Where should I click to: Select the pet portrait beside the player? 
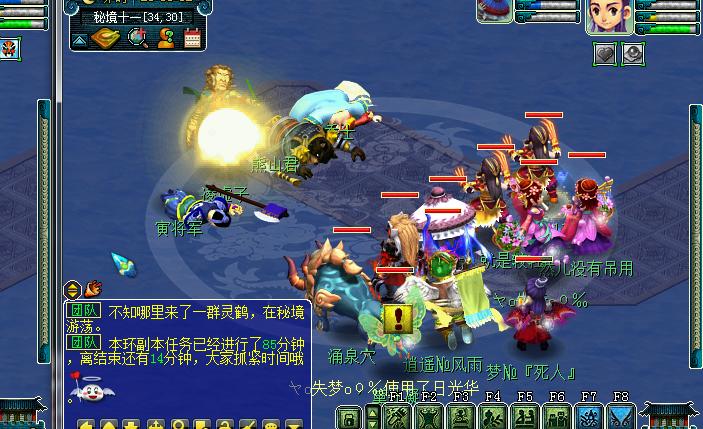pyautogui.click(x=493, y=12)
